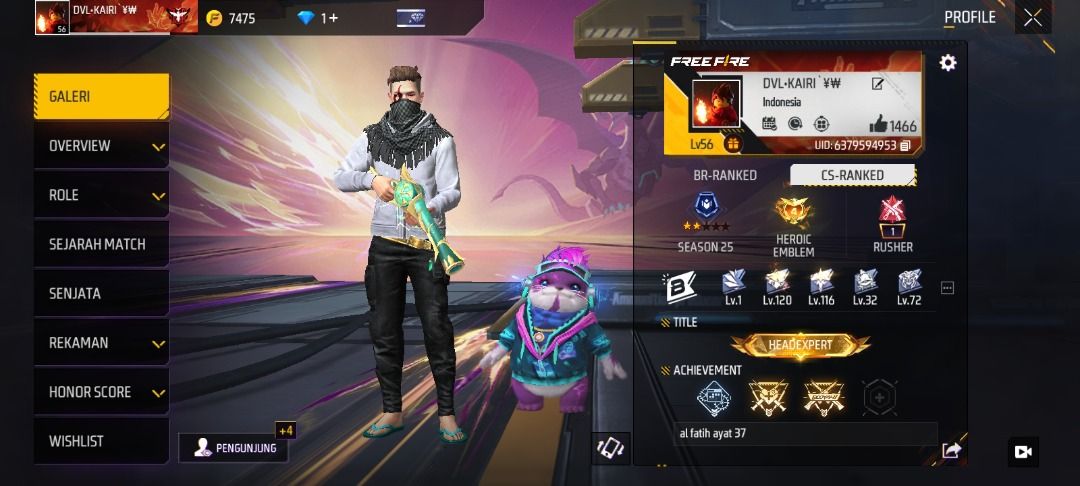This screenshot has width=1080, height=486.
Task: Click the Pengunjung visitors button
Action: coord(234,448)
